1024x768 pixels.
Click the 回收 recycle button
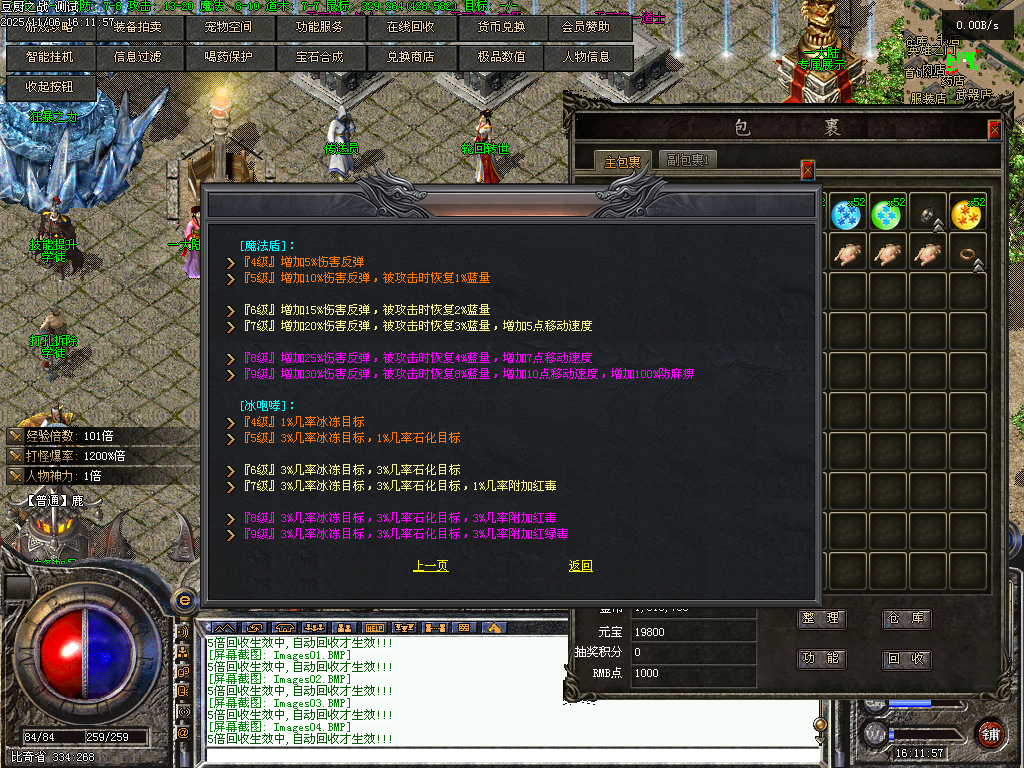[906, 659]
